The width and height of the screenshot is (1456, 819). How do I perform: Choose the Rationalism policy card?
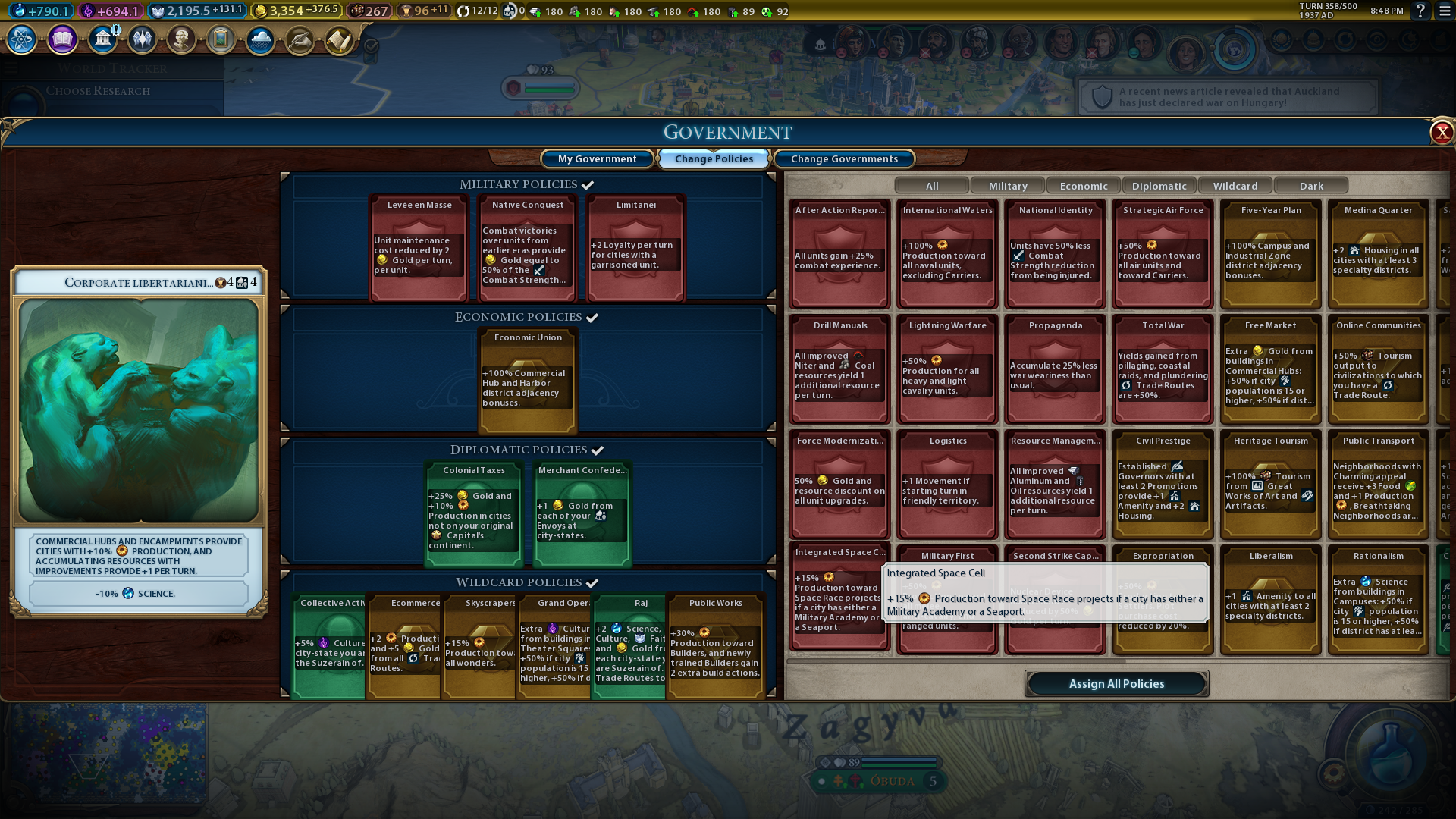click(x=1379, y=599)
